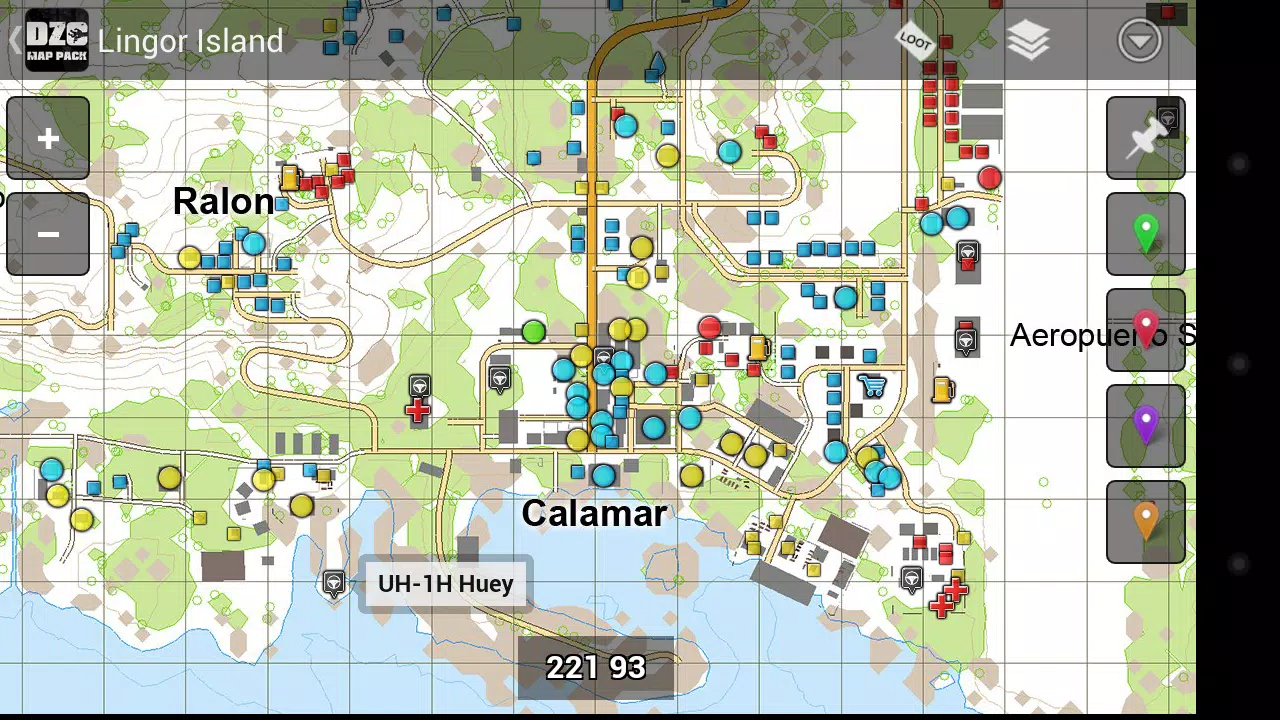Zoom in with the plus button
This screenshot has height=720, width=1280.
46,138
